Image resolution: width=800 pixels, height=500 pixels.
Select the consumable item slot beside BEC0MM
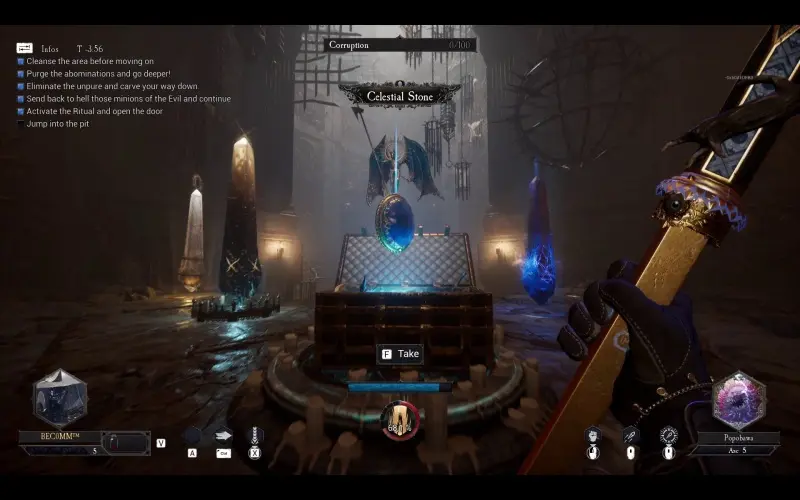(x=127, y=442)
